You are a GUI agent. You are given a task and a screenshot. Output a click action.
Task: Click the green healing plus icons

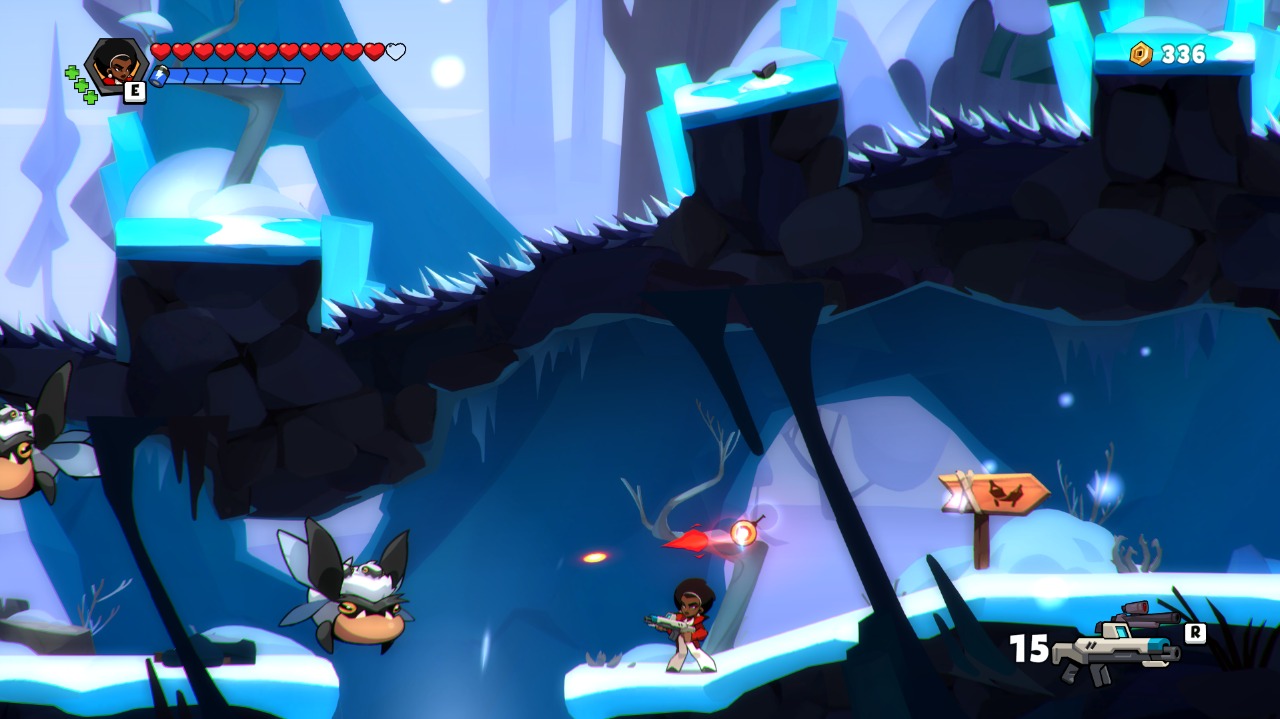click(81, 85)
